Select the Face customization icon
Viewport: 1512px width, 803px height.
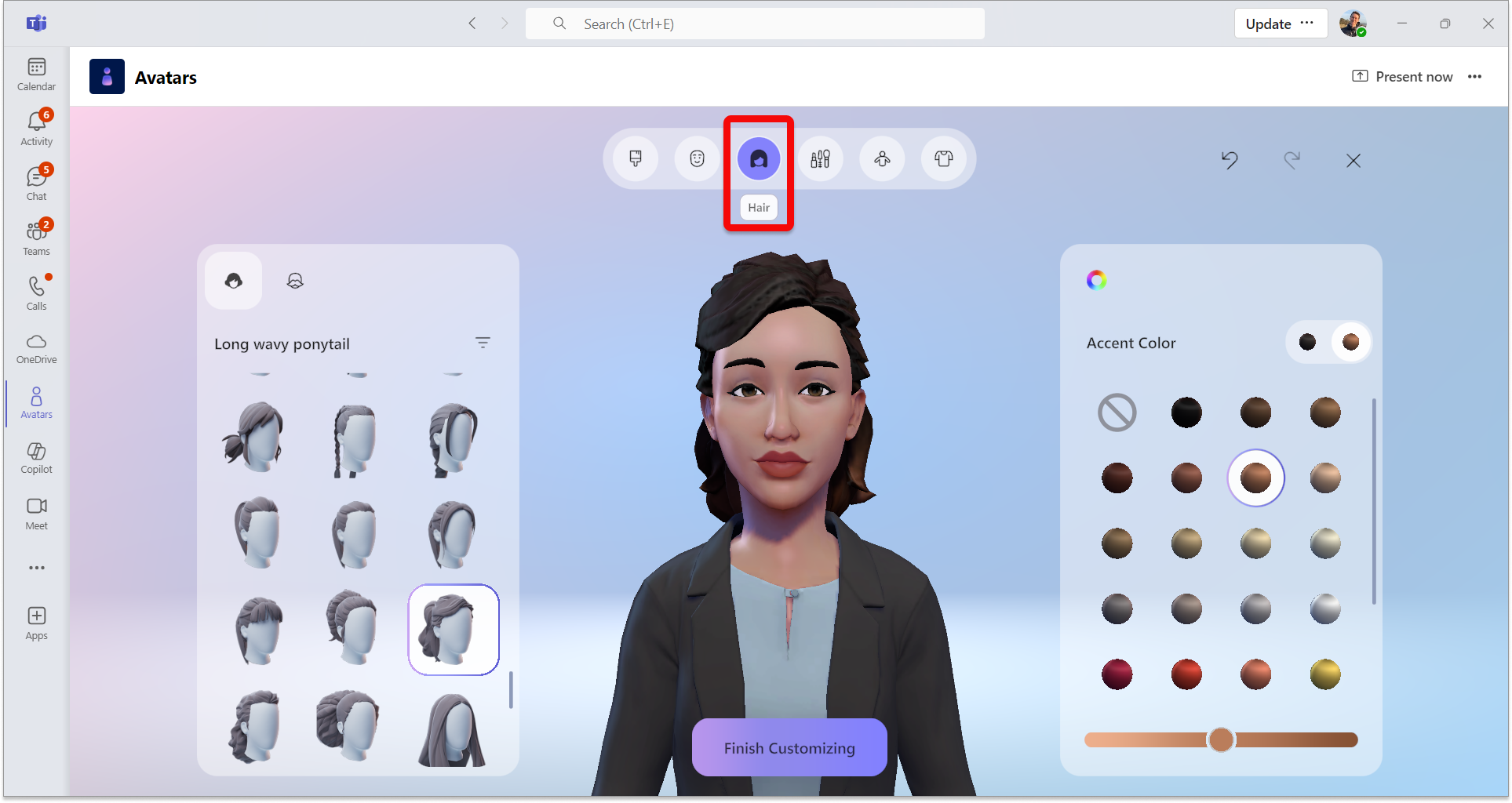pos(697,158)
